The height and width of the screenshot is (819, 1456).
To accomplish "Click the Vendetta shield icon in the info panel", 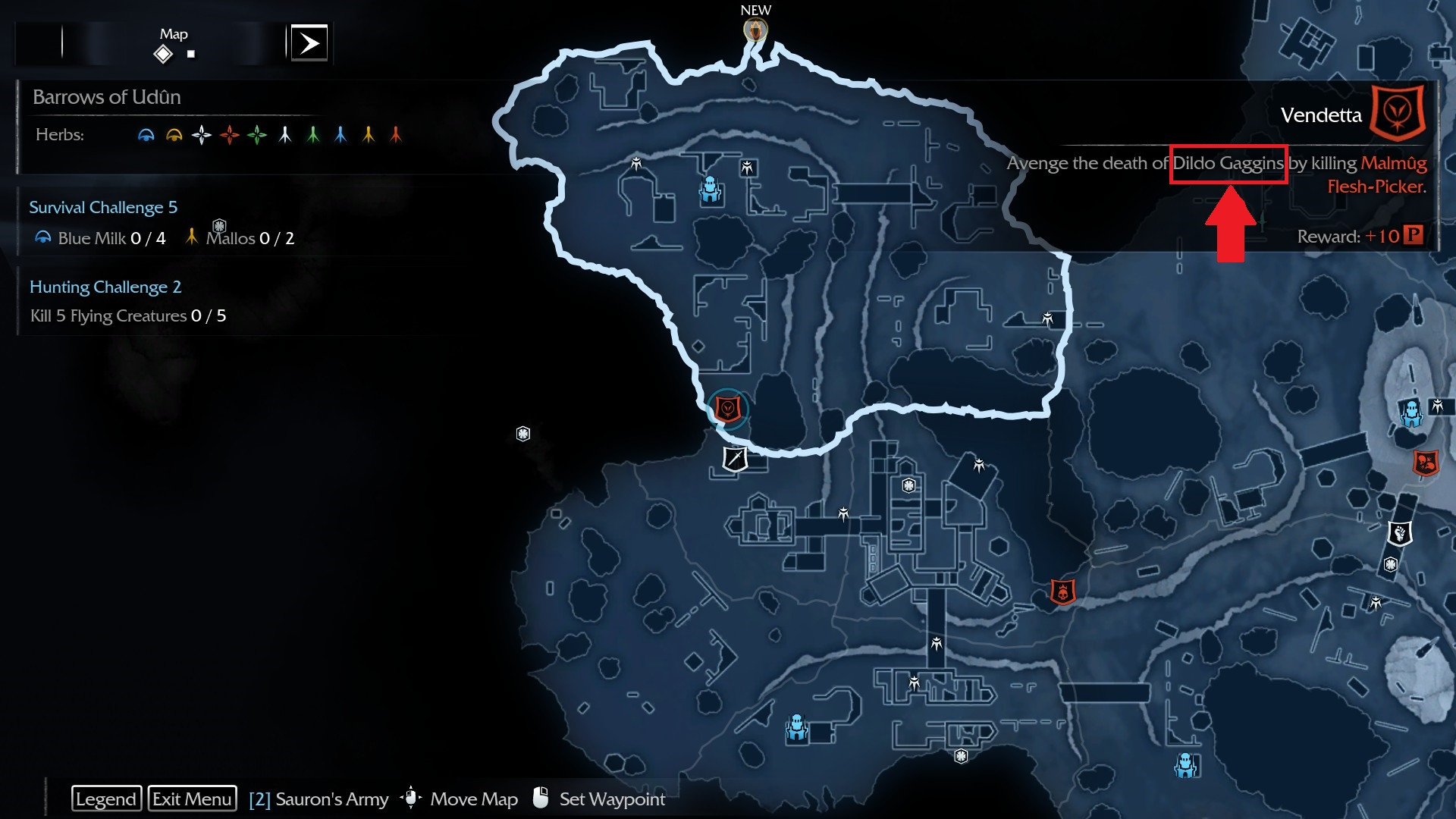I will click(1398, 114).
